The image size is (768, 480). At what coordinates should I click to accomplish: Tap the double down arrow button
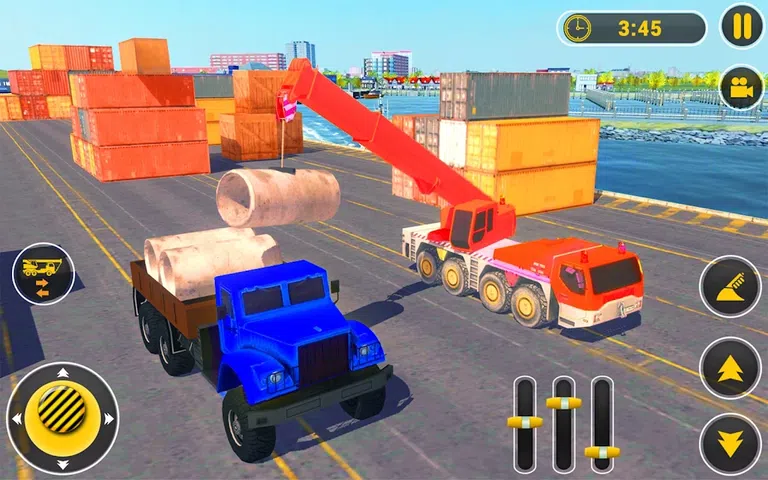(x=730, y=443)
